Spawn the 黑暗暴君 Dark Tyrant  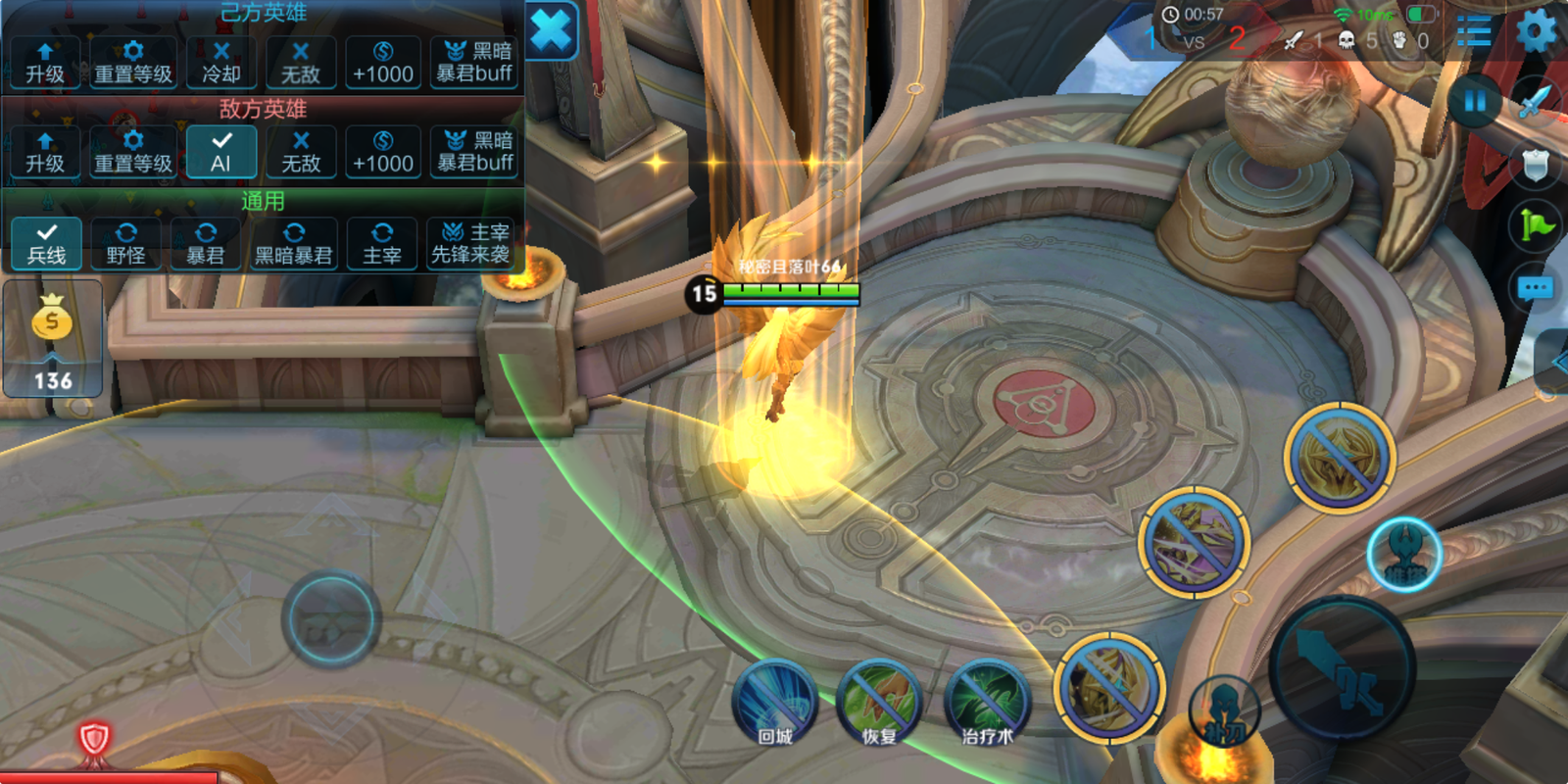(293, 244)
